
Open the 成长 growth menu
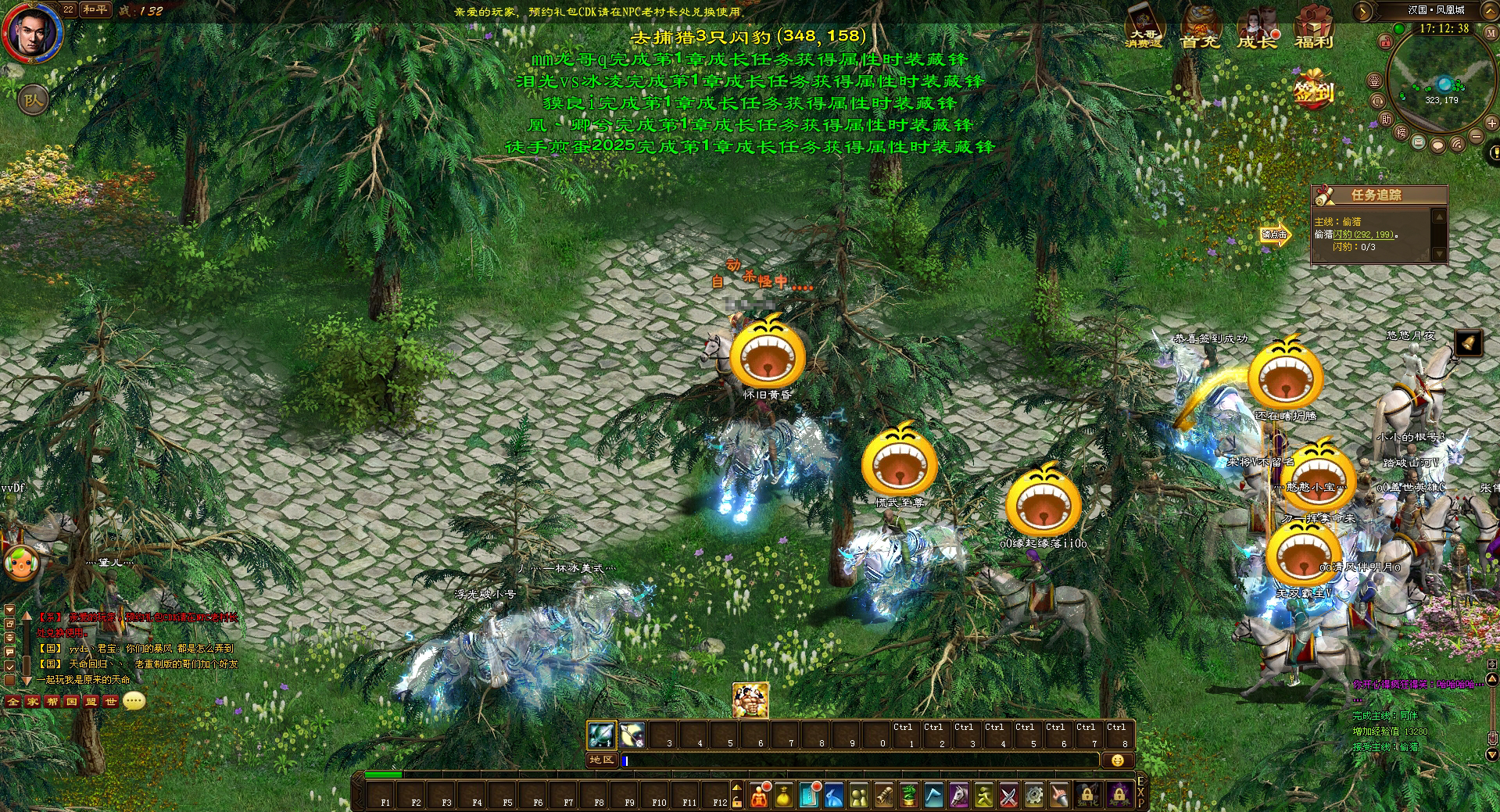coord(1256,28)
